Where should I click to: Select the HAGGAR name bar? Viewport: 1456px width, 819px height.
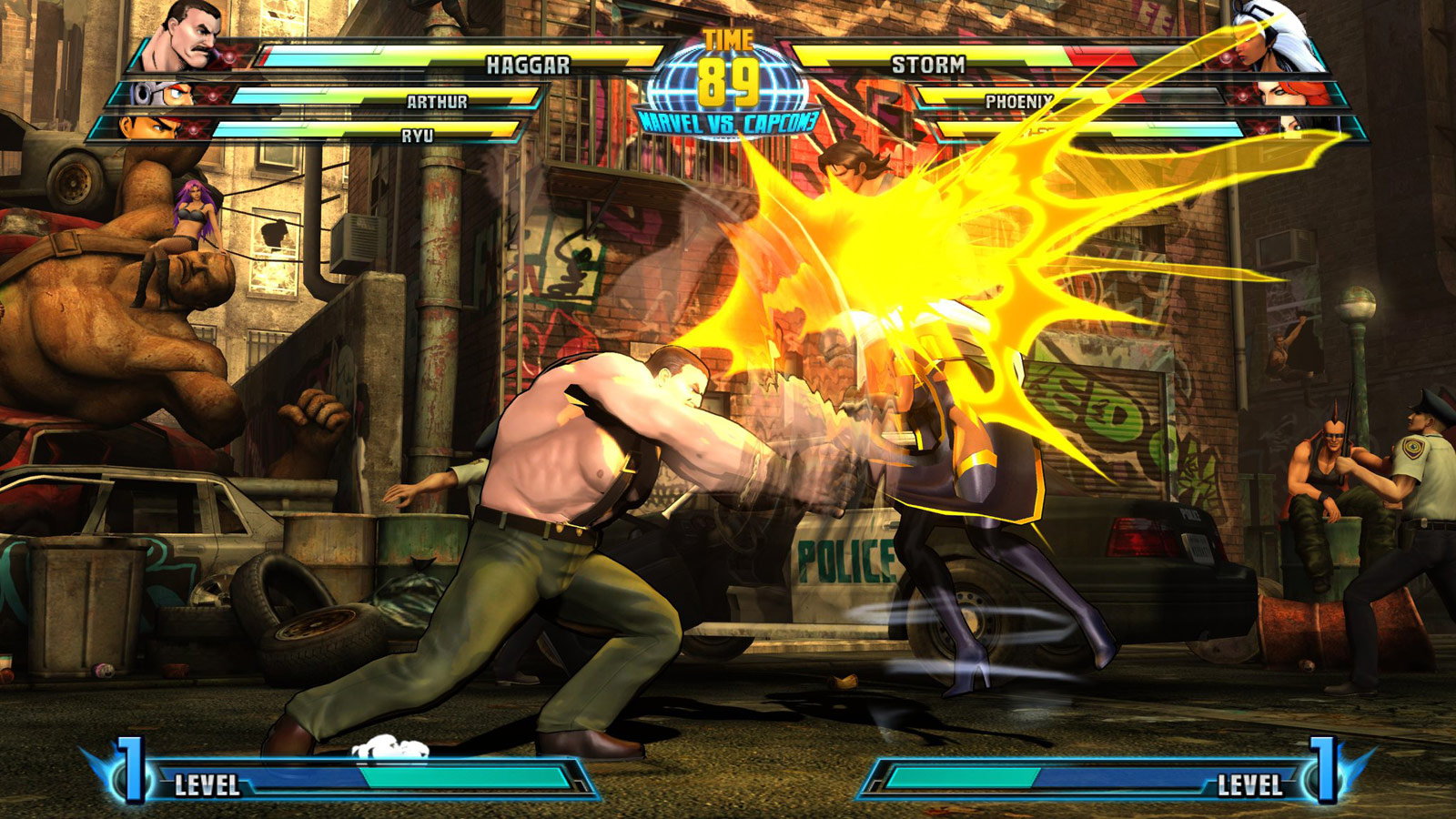(528, 64)
